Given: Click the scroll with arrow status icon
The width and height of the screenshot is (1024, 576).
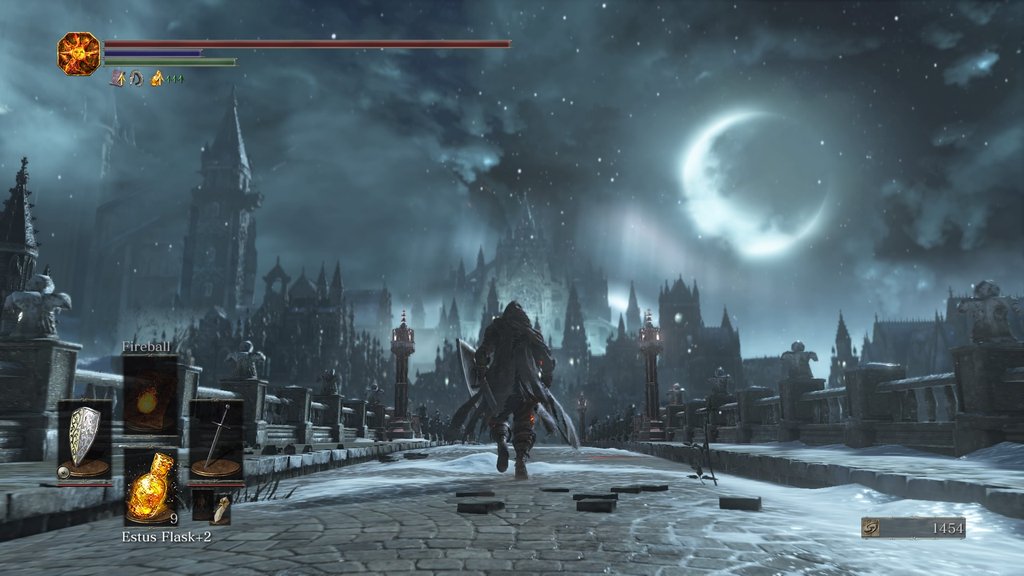Looking at the screenshot, I should (x=117, y=78).
